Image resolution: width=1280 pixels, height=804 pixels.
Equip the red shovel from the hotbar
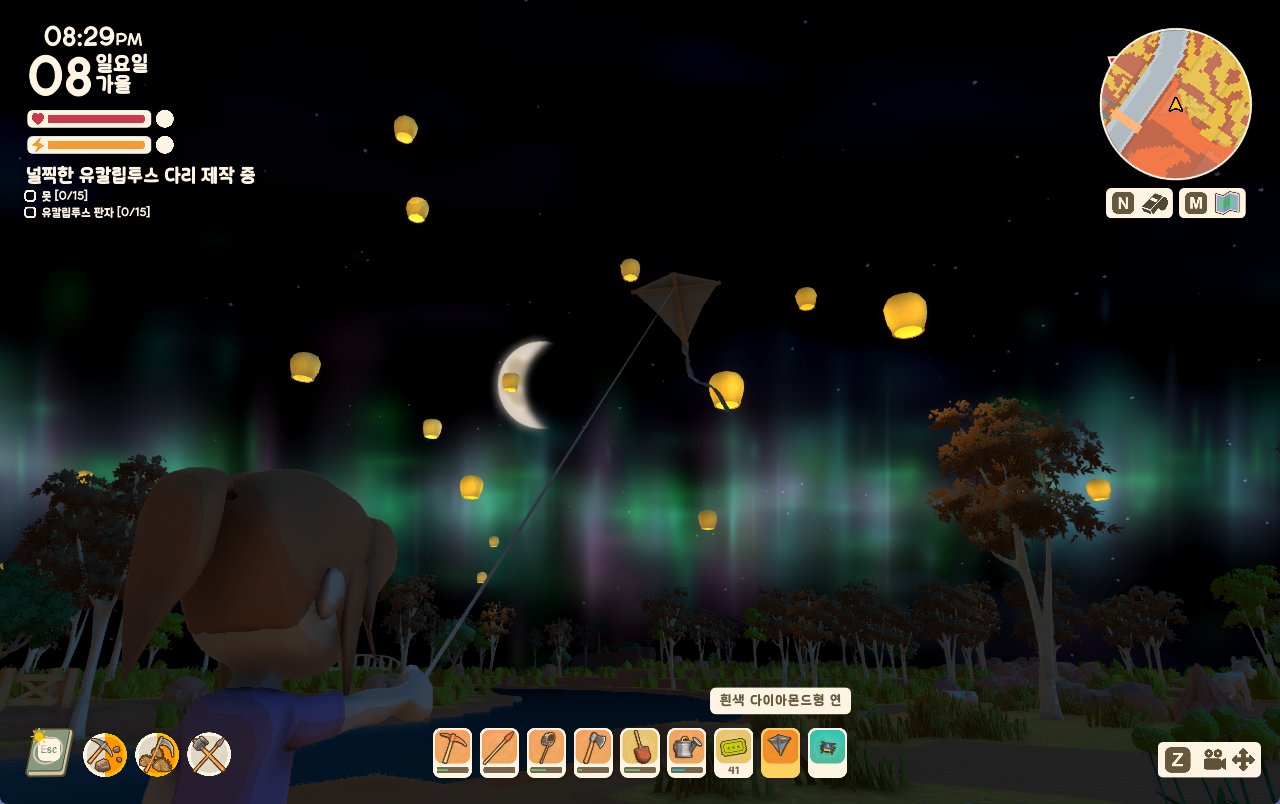pyautogui.click(x=640, y=750)
